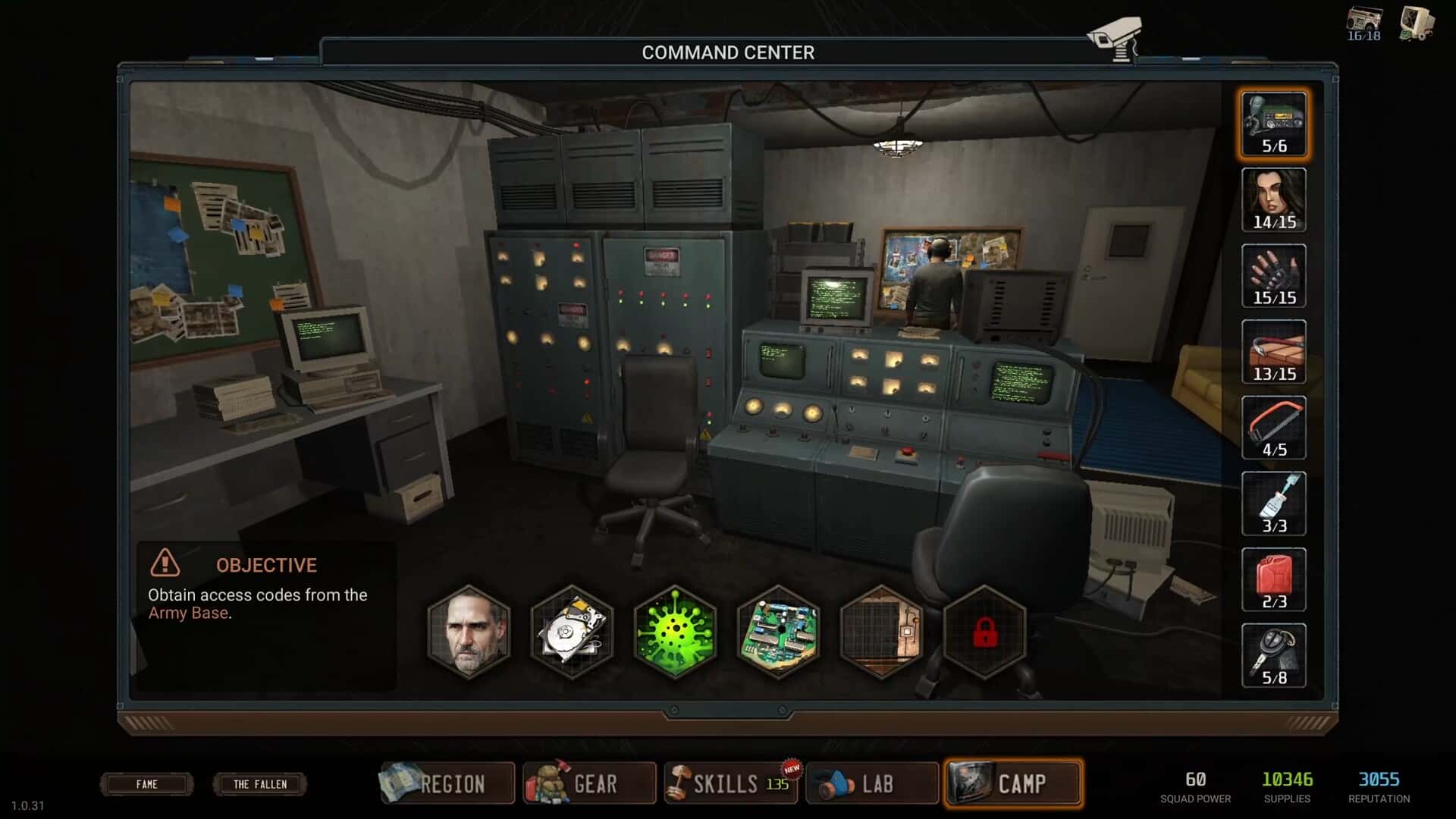Viewport: 1456px width, 819px height.
Task: Select the fingerless glove camp icon
Action: coord(1274,276)
